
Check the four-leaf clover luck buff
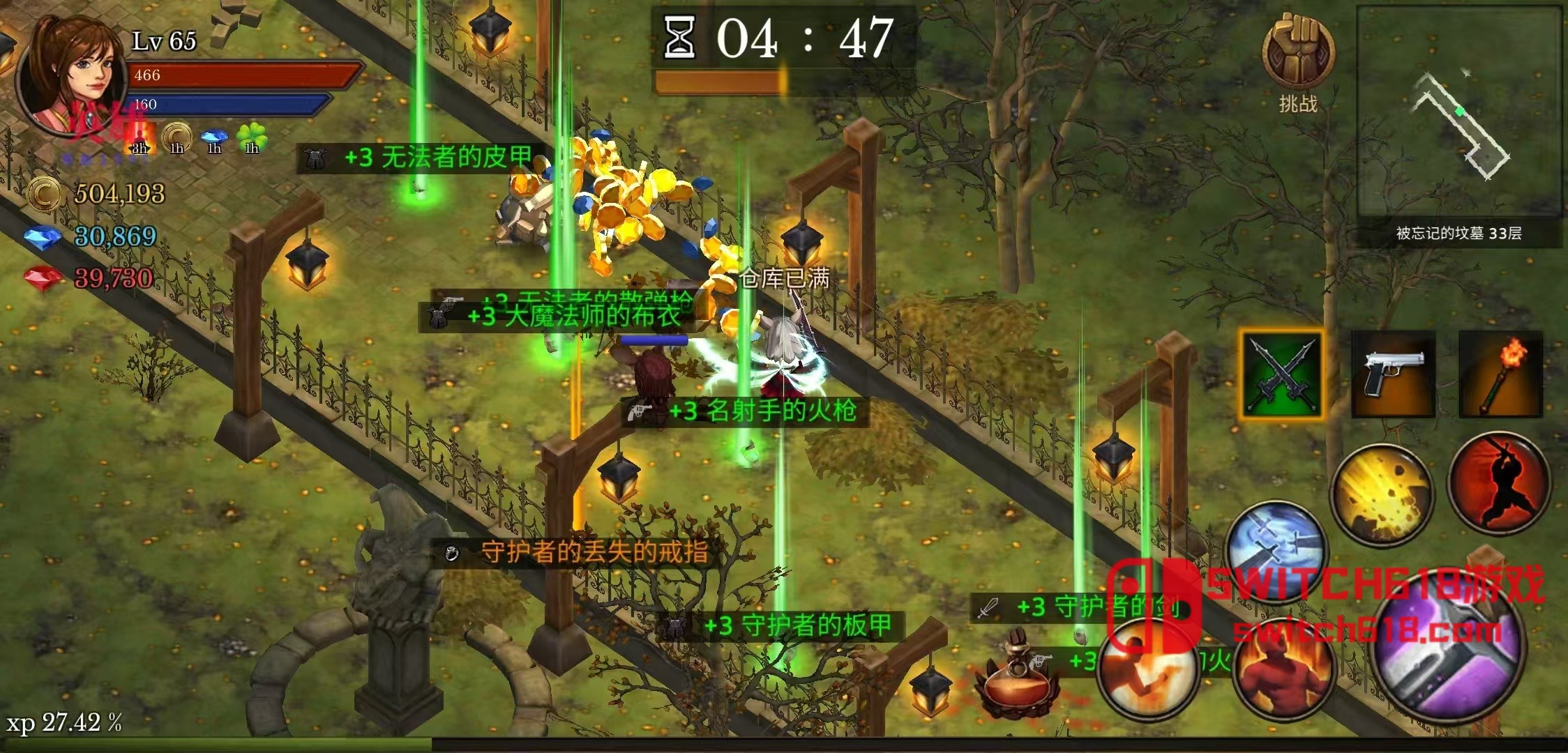coord(252,137)
